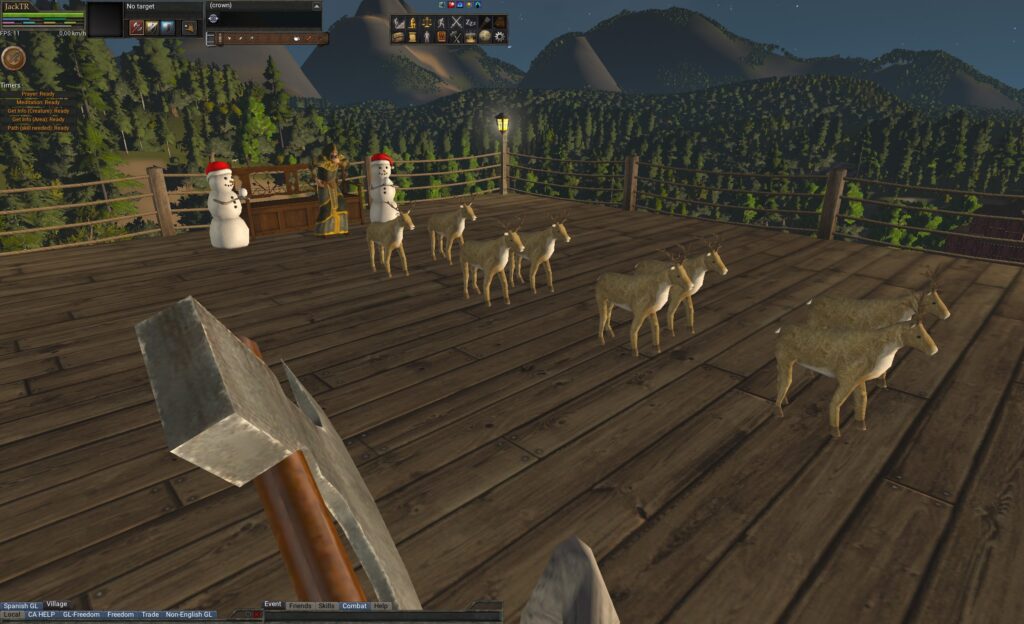Click the red axe stance icon
The image size is (1024, 624).
137,27
